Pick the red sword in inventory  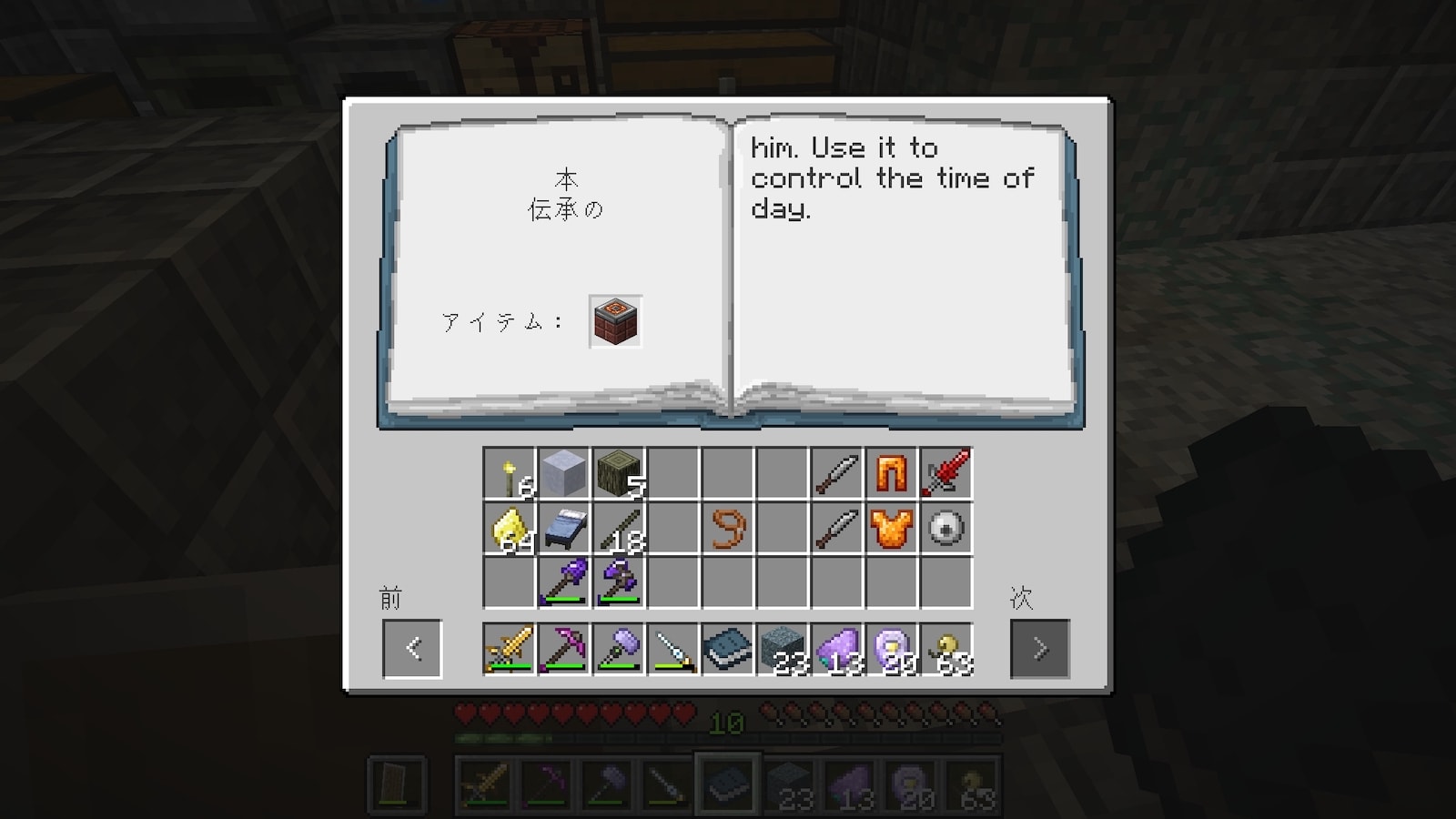click(x=945, y=474)
